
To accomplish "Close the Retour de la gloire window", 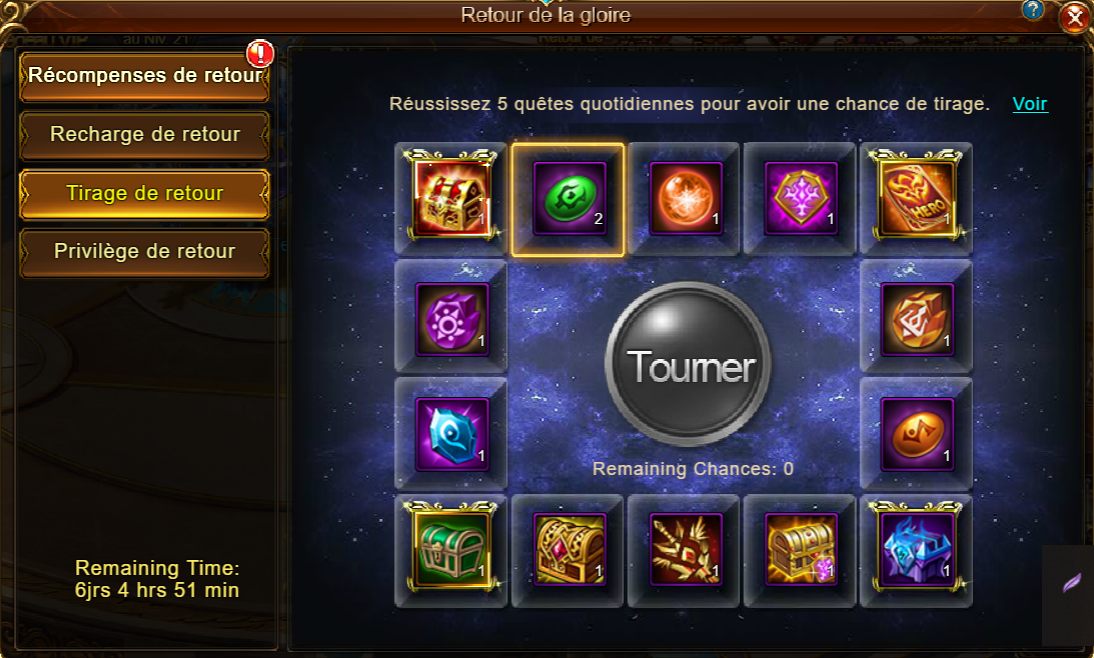I will coord(1074,17).
